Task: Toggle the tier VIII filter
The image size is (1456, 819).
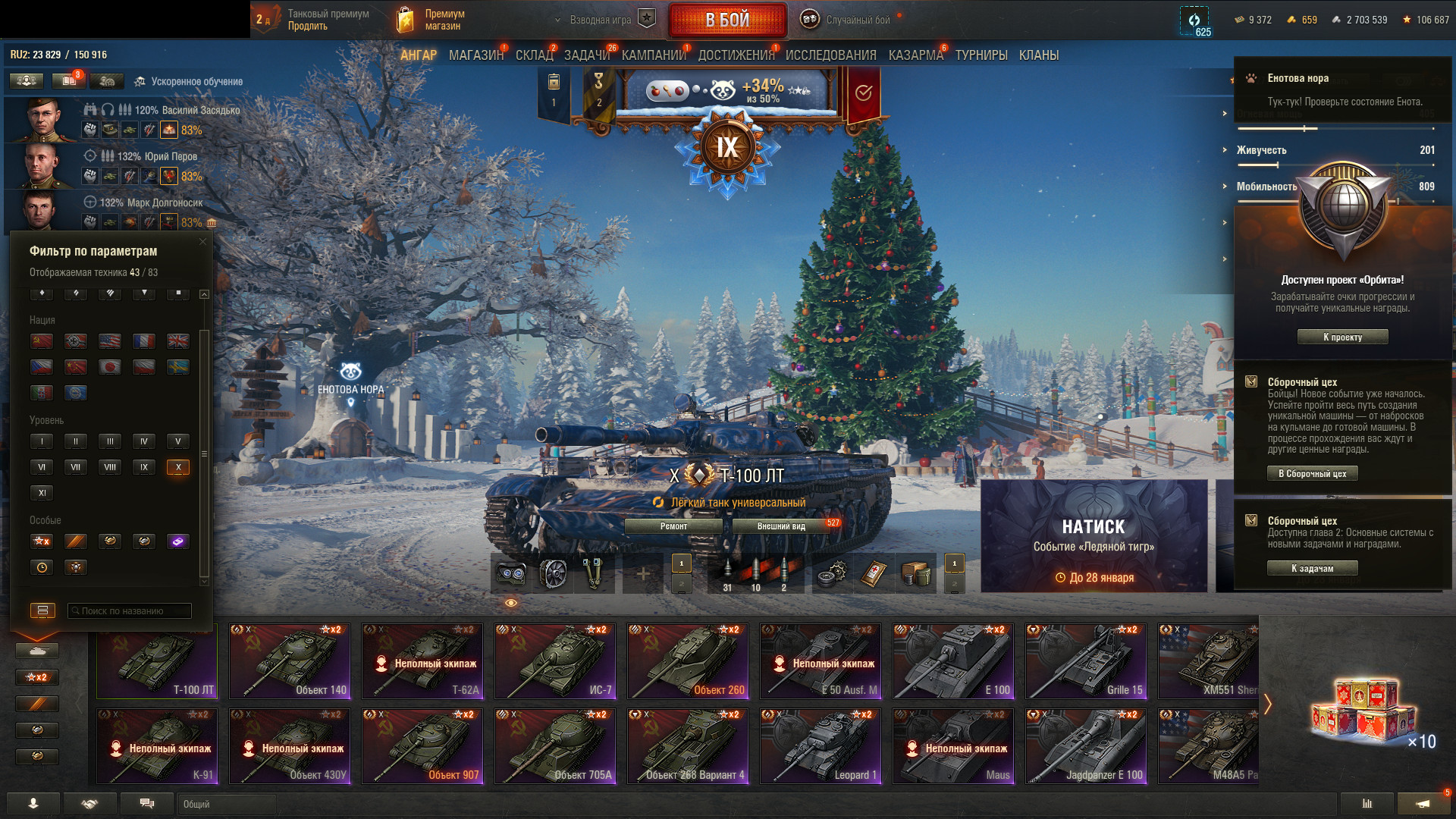Action: pos(110,467)
